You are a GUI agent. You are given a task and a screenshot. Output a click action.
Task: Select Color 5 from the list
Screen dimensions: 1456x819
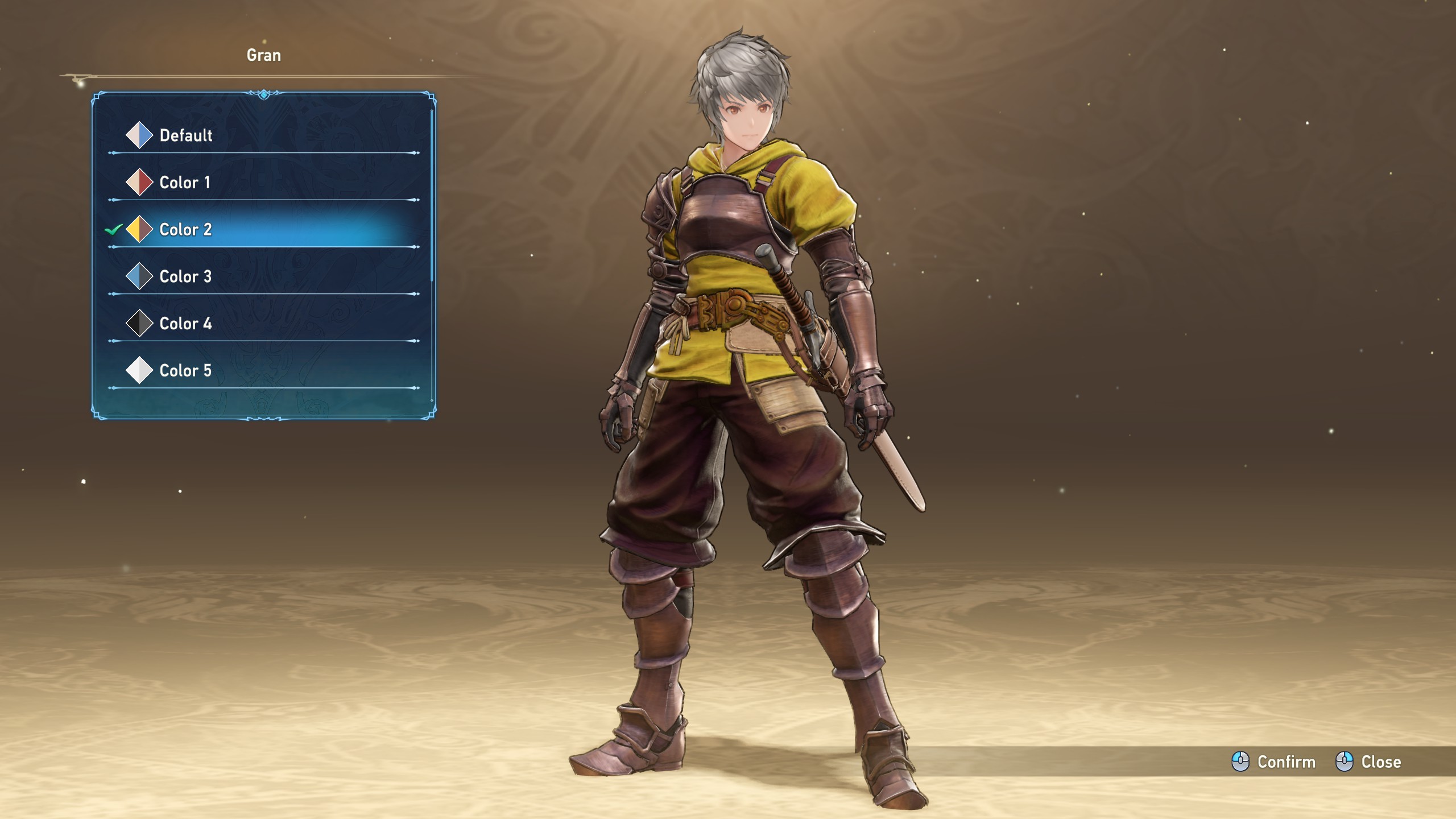click(x=185, y=371)
